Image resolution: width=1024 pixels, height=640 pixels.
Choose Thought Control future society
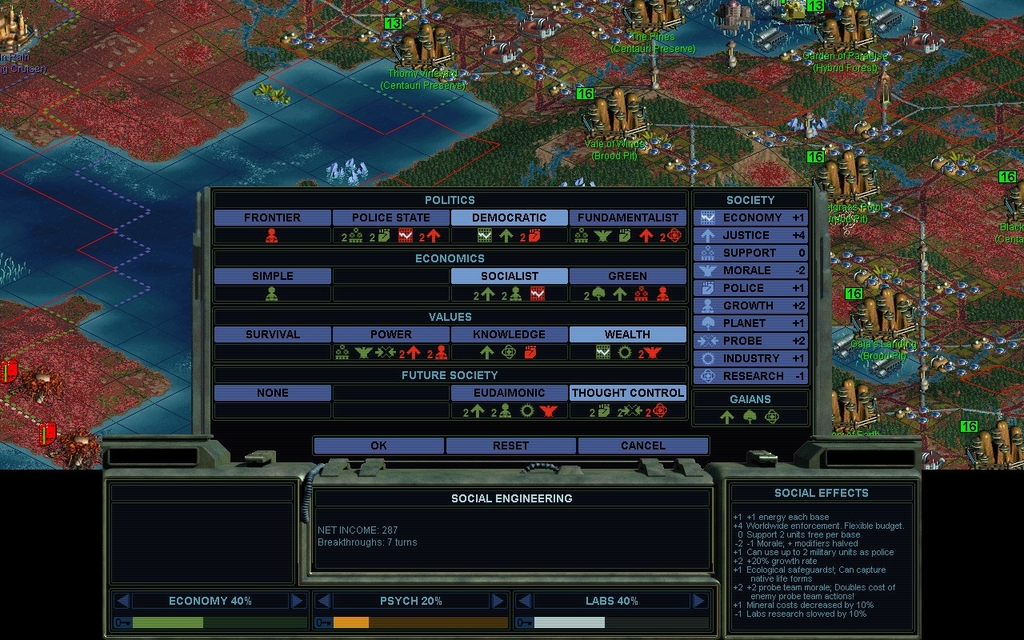627,393
